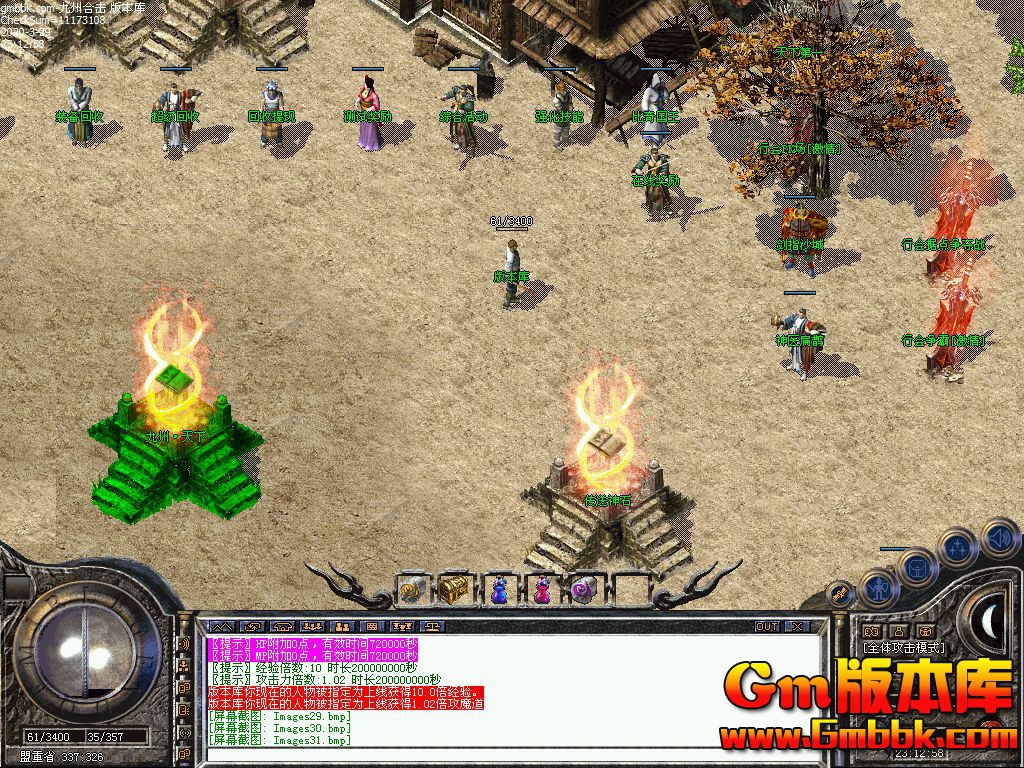Click the single-person icon above attack mode
1024x768 pixels.
[898, 631]
